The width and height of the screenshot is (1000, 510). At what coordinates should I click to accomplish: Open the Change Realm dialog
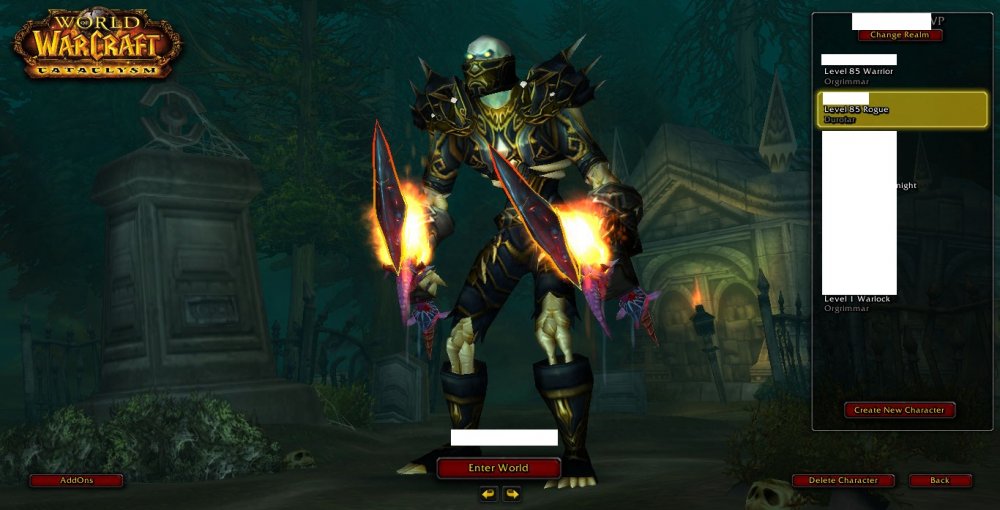[900, 35]
